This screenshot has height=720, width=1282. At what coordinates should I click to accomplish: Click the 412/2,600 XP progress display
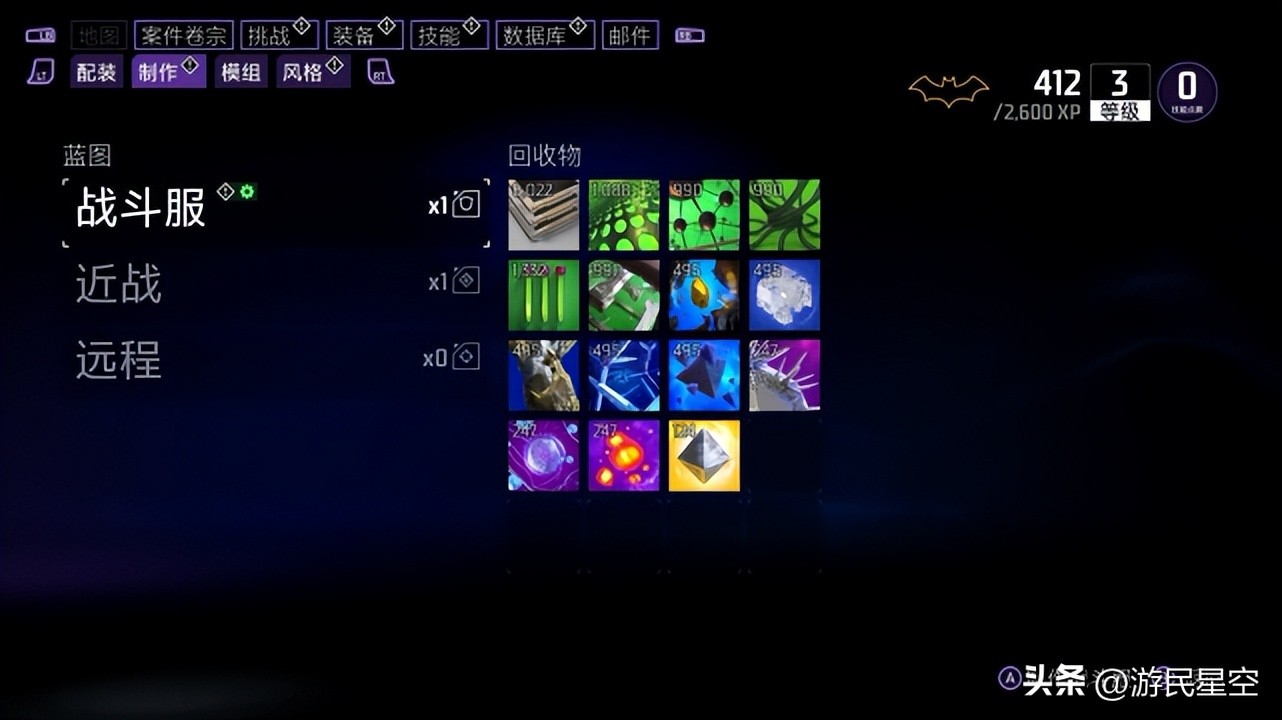1055,97
